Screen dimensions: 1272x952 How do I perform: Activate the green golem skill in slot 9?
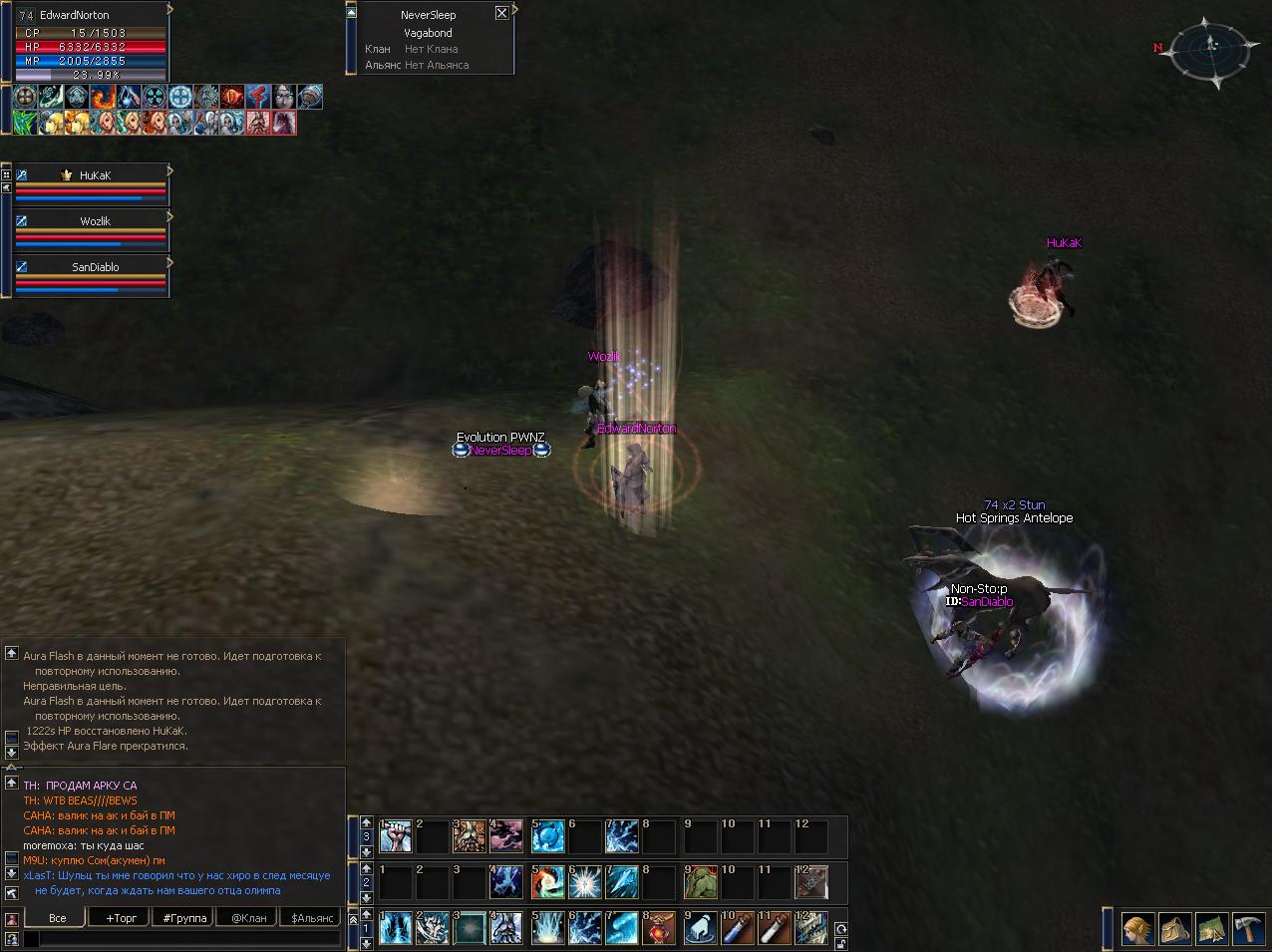coord(701,882)
